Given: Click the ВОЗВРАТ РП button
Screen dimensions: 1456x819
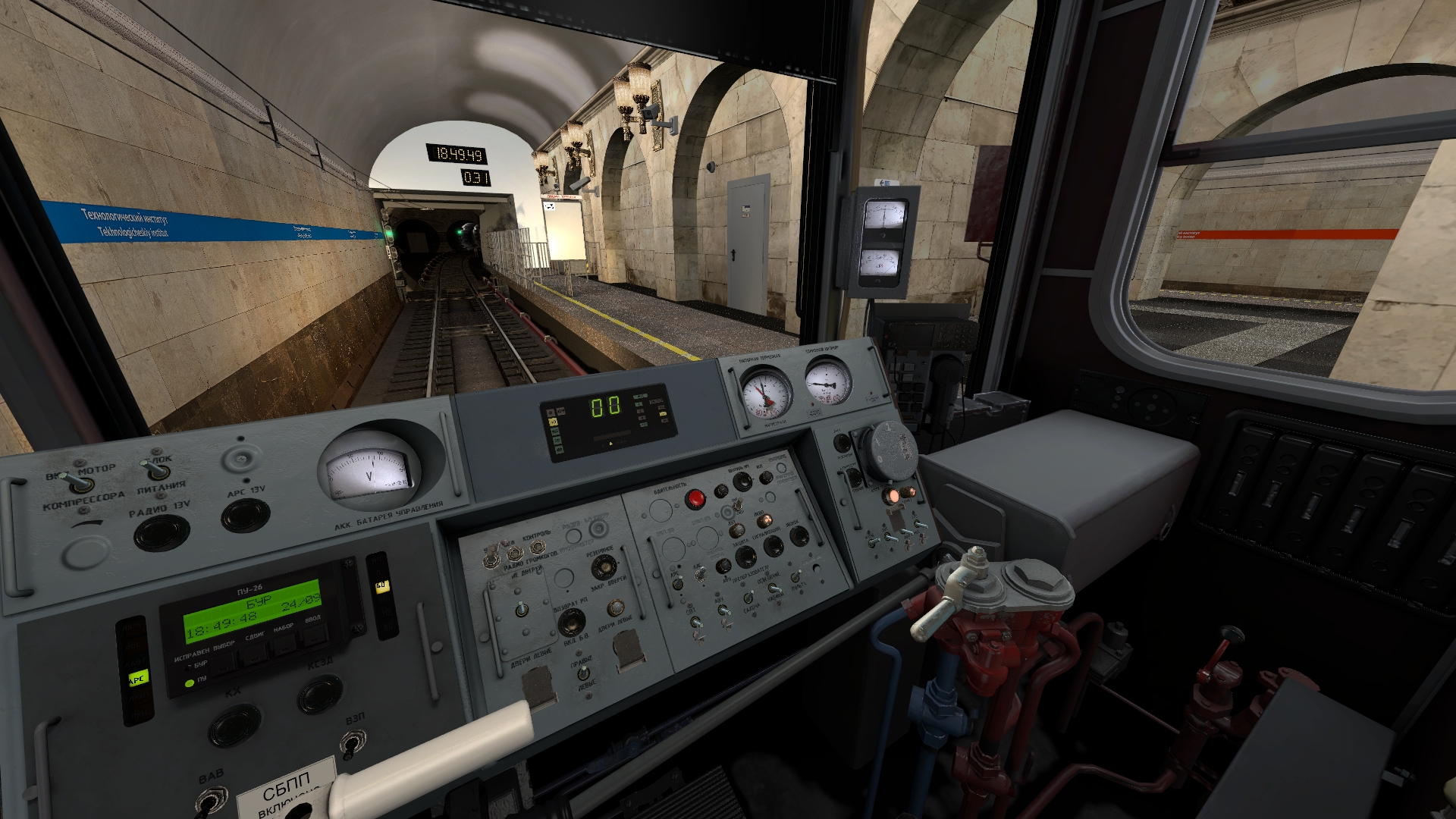Looking at the screenshot, I should coord(571,622).
